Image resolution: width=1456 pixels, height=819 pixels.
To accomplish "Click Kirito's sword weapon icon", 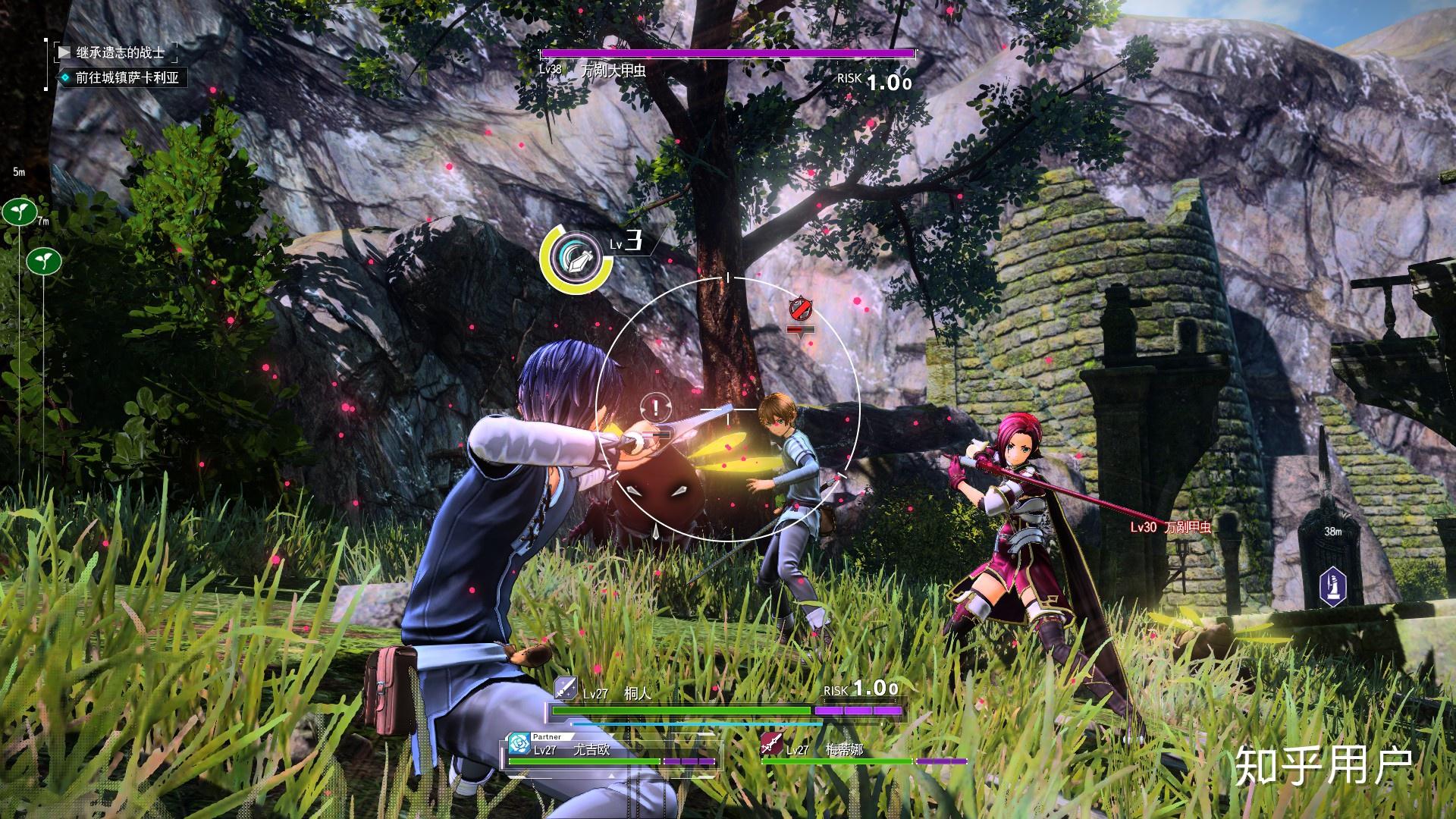I will click(566, 688).
